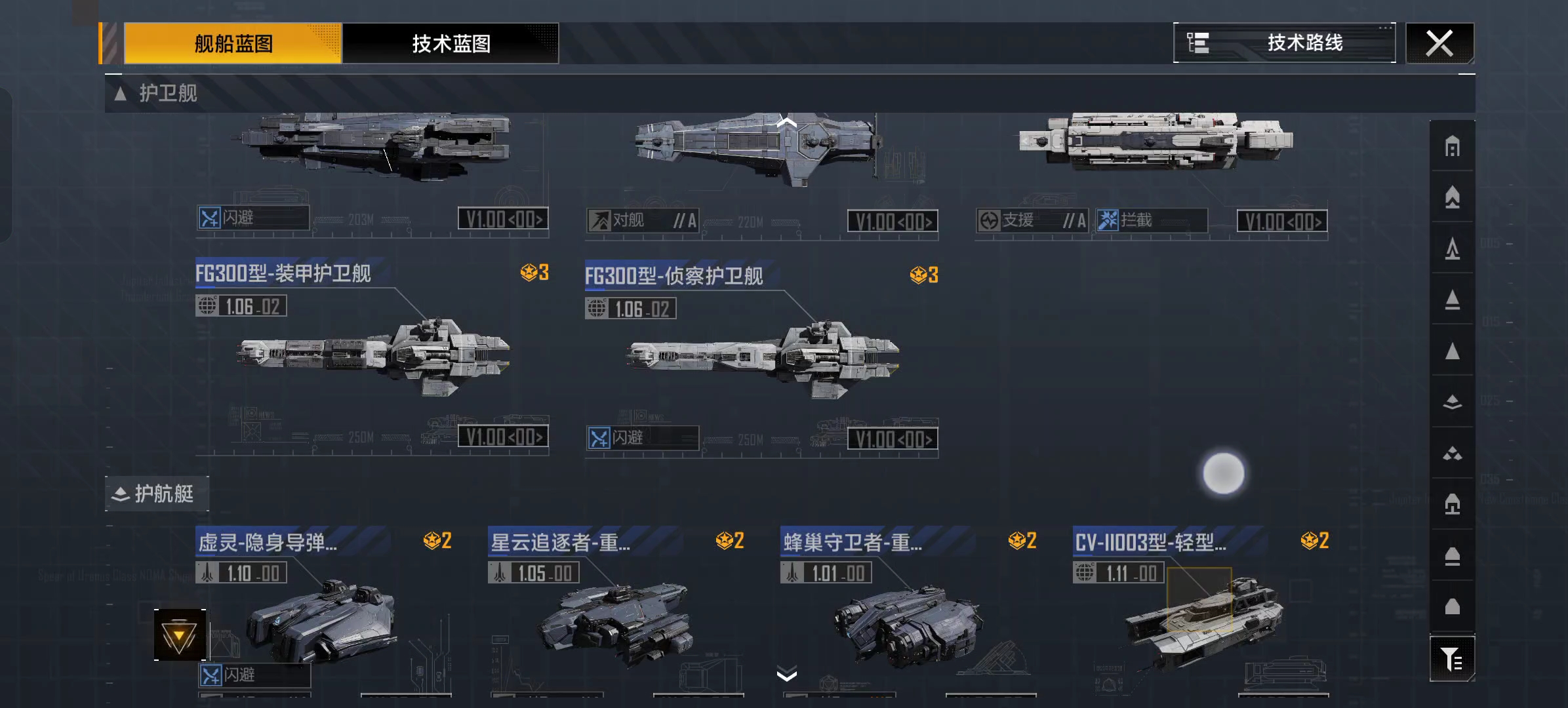This screenshot has height=708, width=1568.
Task: Switch to the 舰船蓝图 tab
Action: 233,44
